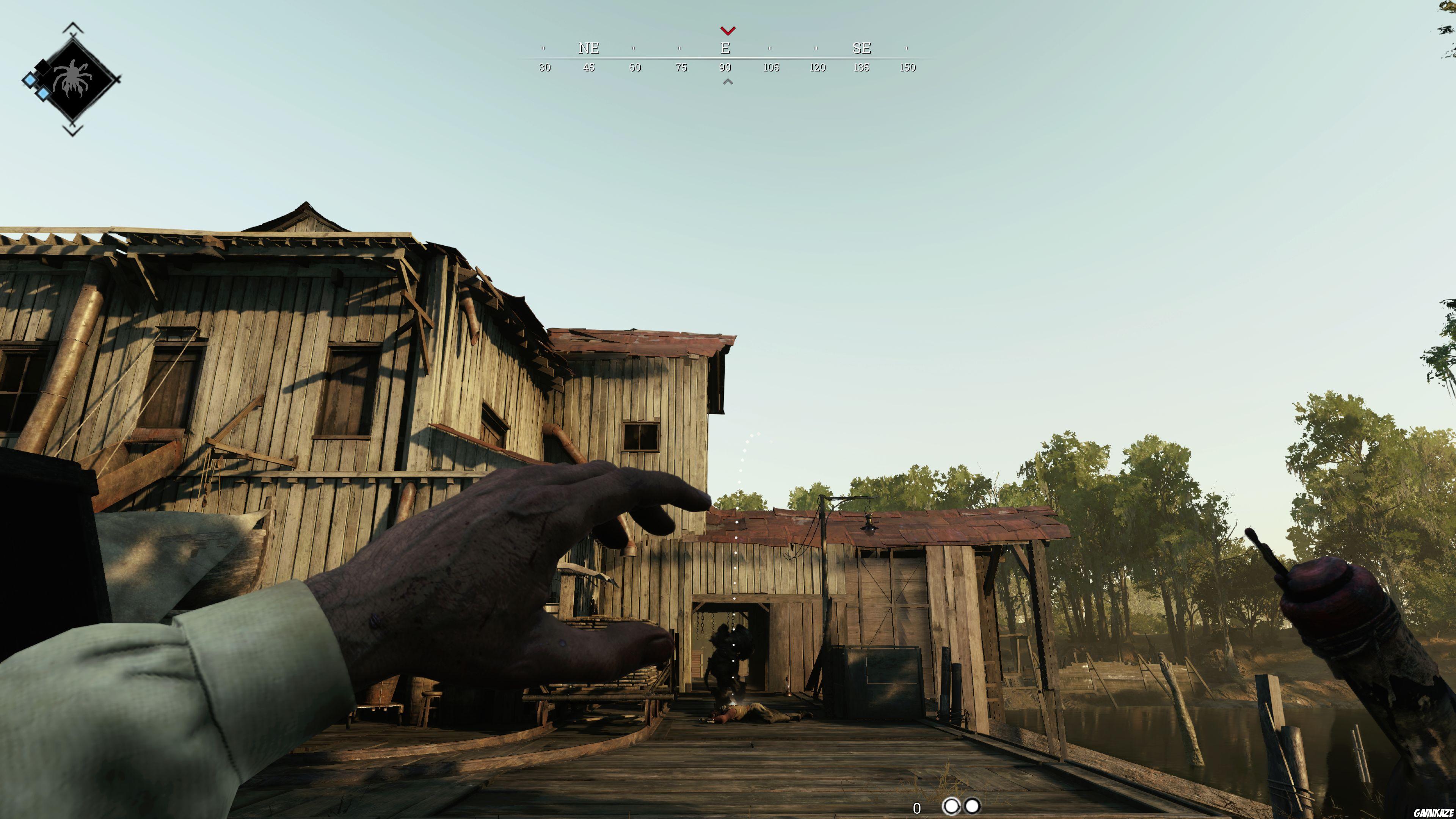Select the NE label on the compass
1456x819 pixels.
588,50
